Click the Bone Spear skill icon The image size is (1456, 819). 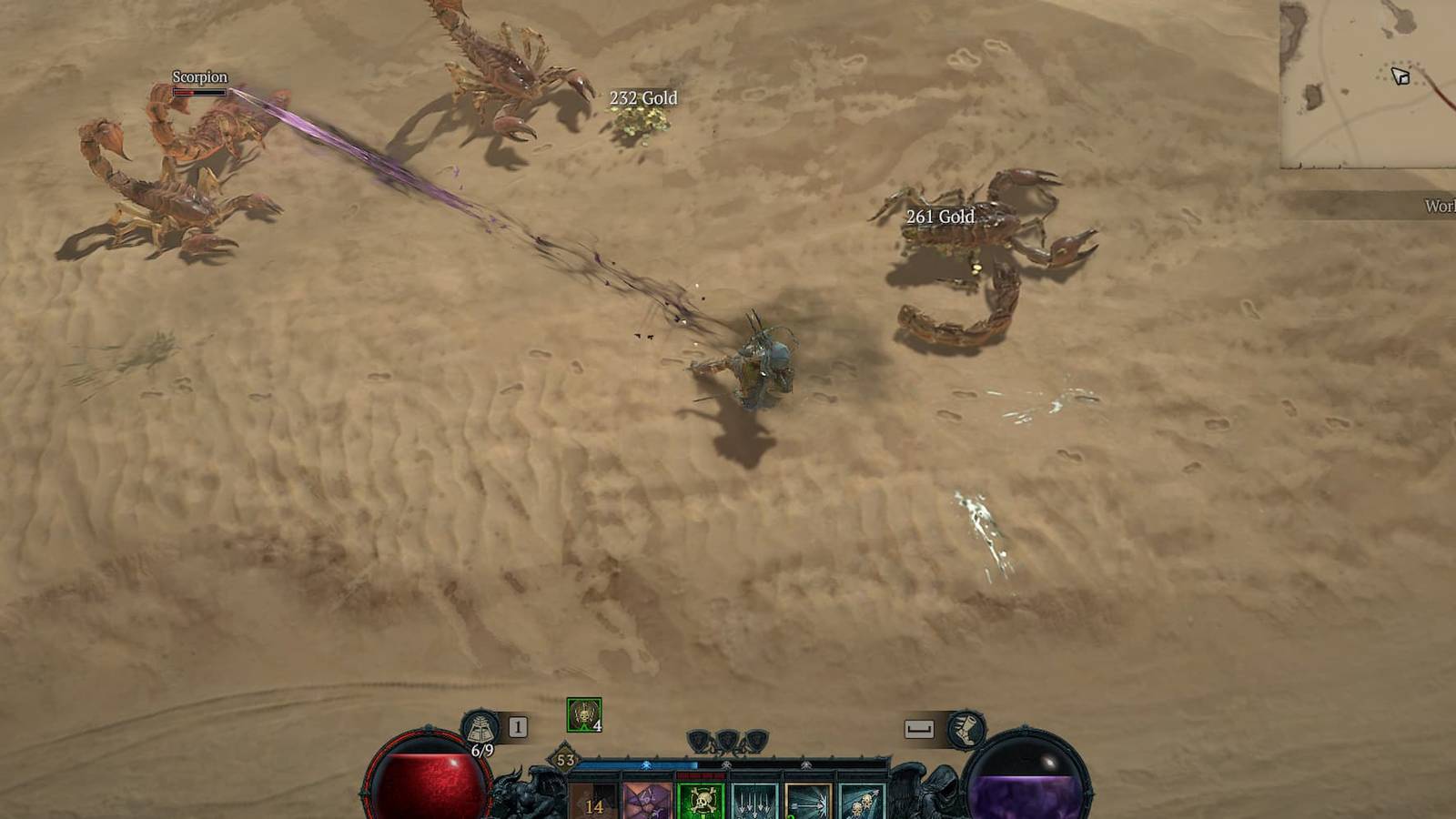click(808, 799)
